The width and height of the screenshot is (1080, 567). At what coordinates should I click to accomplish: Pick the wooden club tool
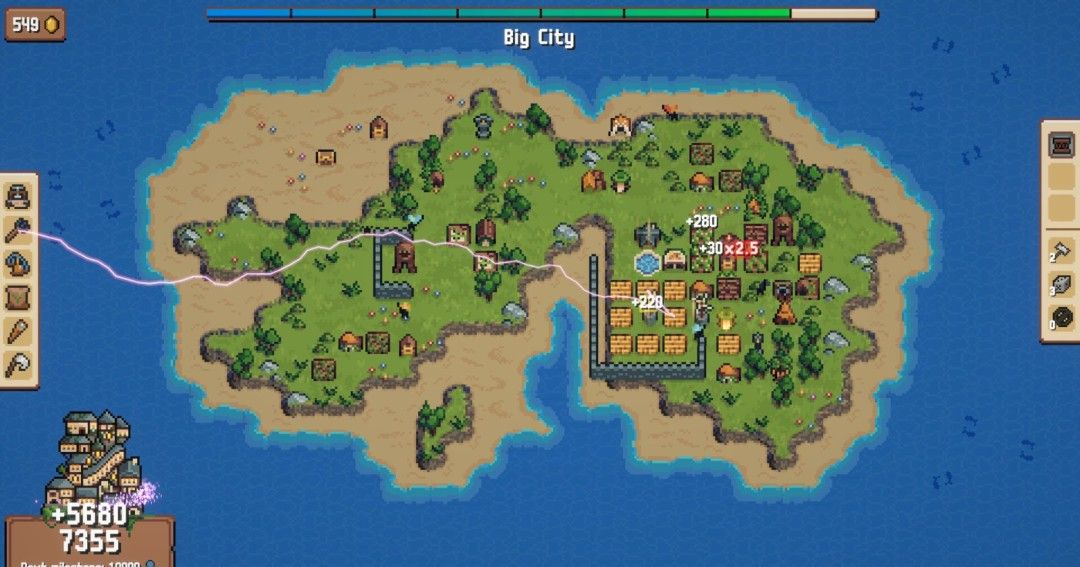[x=18, y=331]
